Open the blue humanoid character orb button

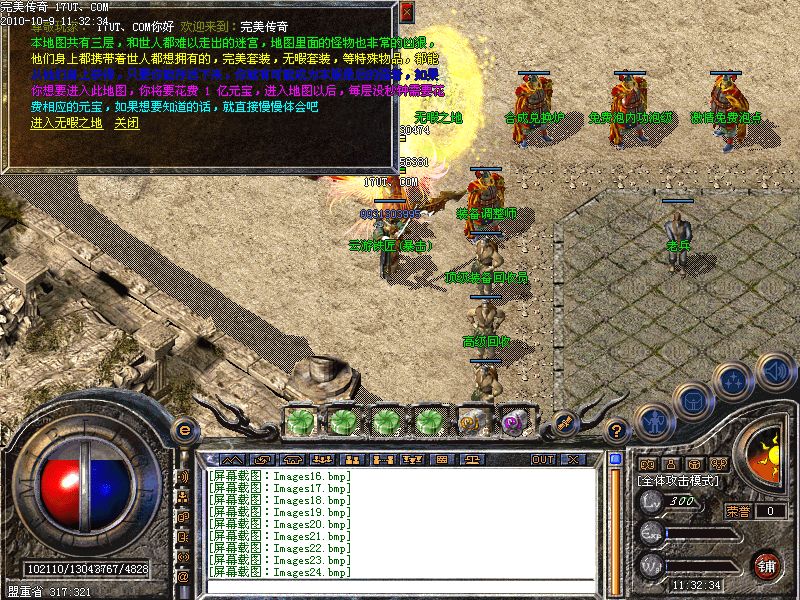(x=653, y=420)
